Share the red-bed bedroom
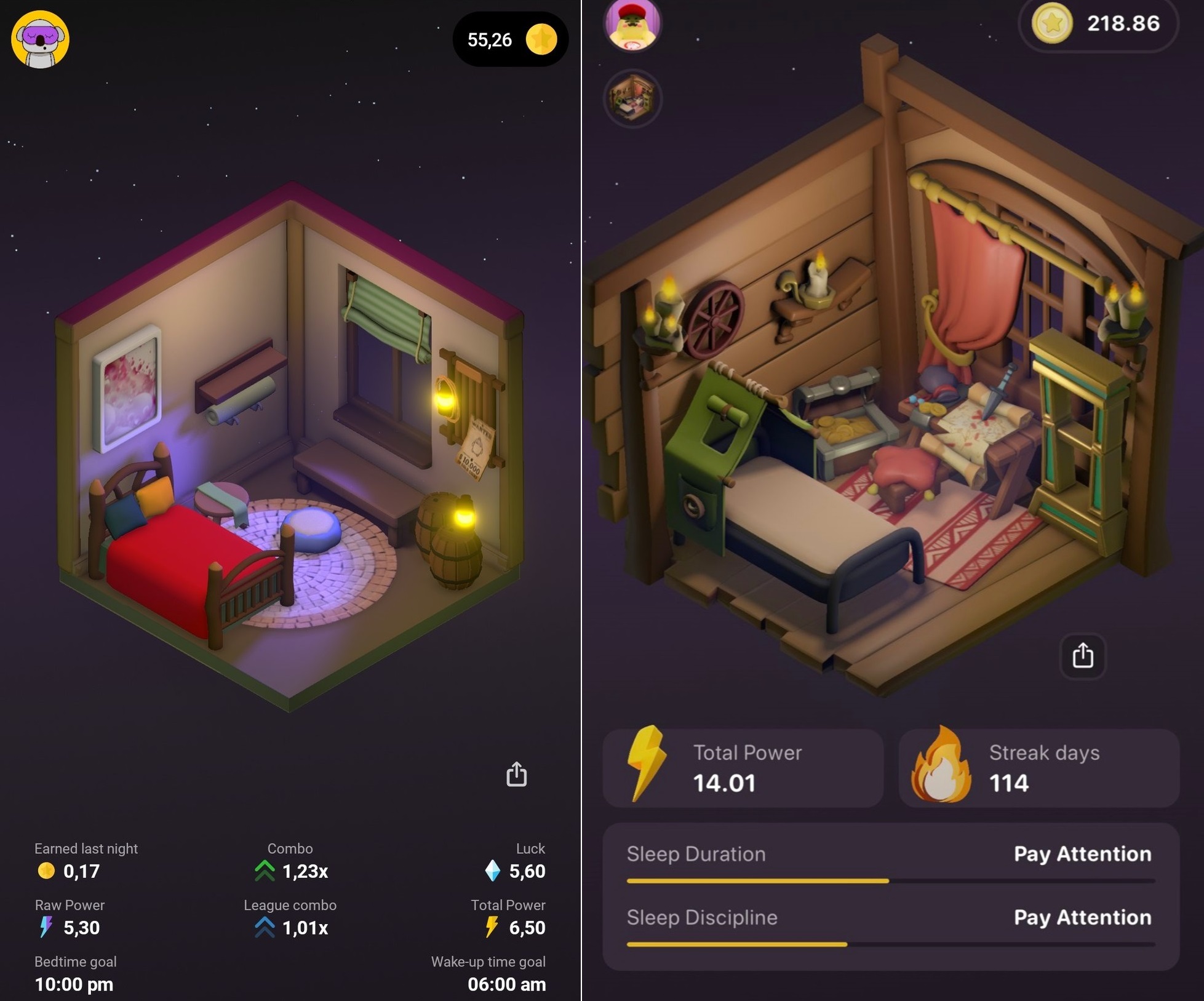The image size is (1204, 1001). pos(516,775)
